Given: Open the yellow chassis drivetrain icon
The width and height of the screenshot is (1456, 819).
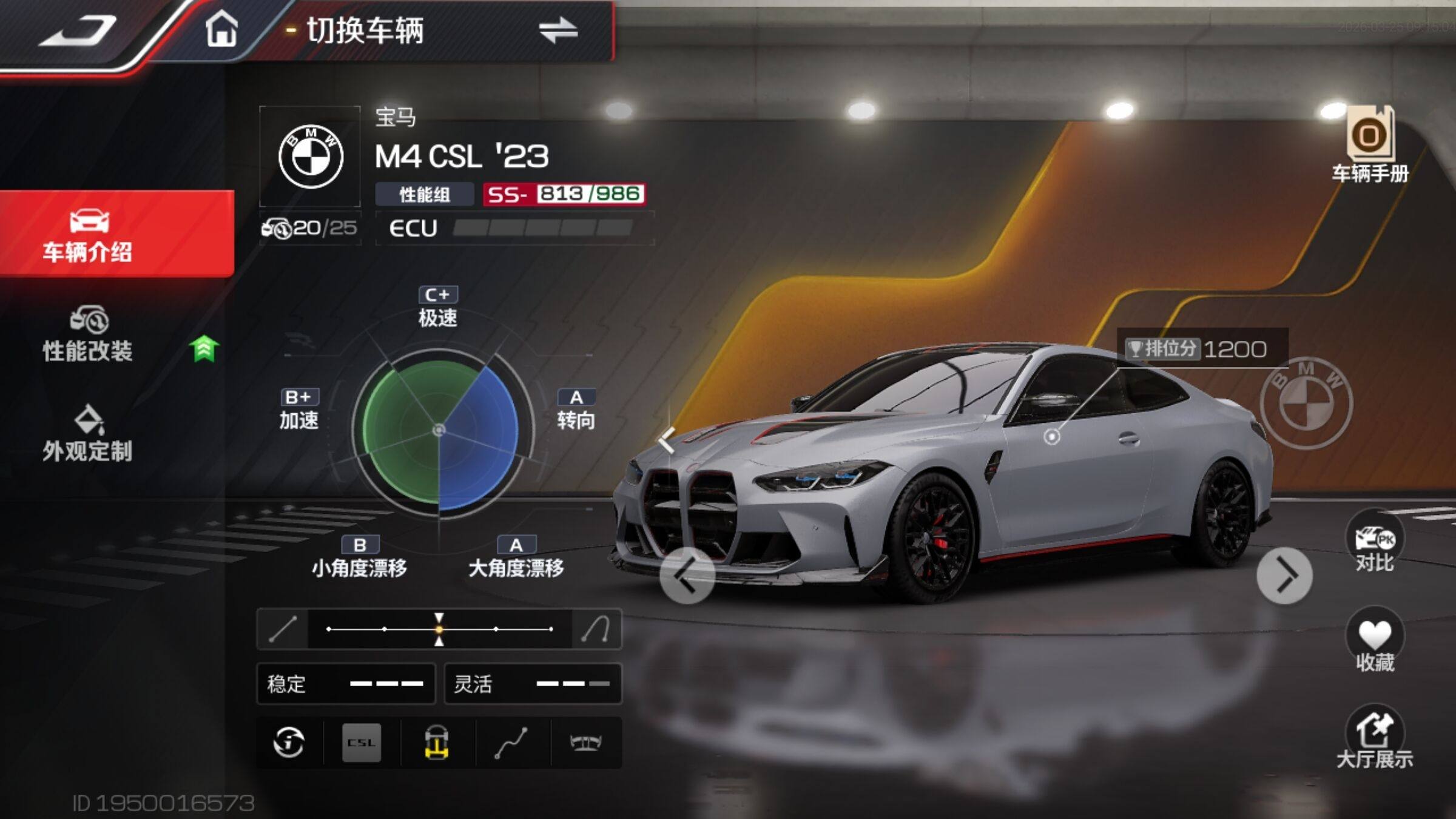Looking at the screenshot, I should [437, 743].
